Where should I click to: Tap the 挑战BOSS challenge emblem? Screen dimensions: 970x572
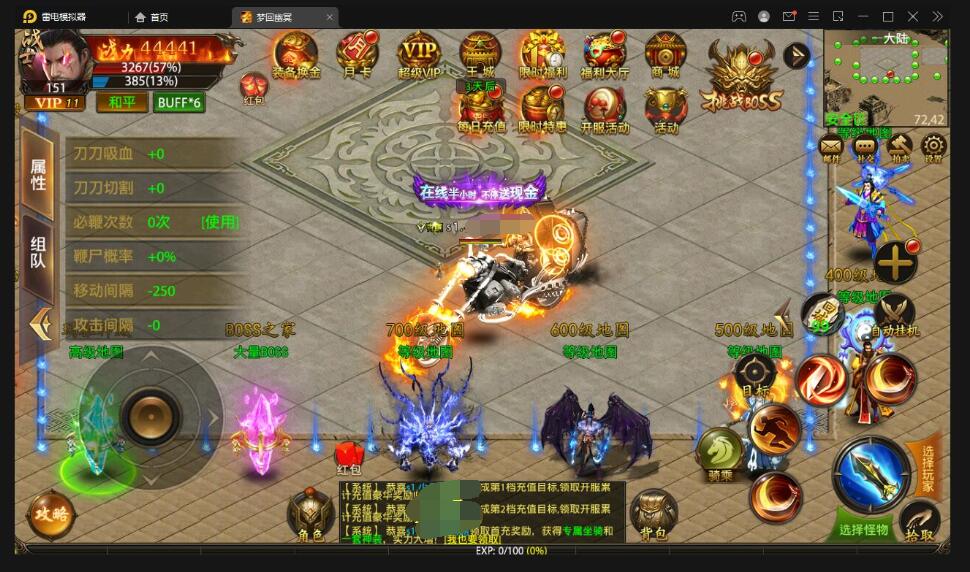point(741,75)
